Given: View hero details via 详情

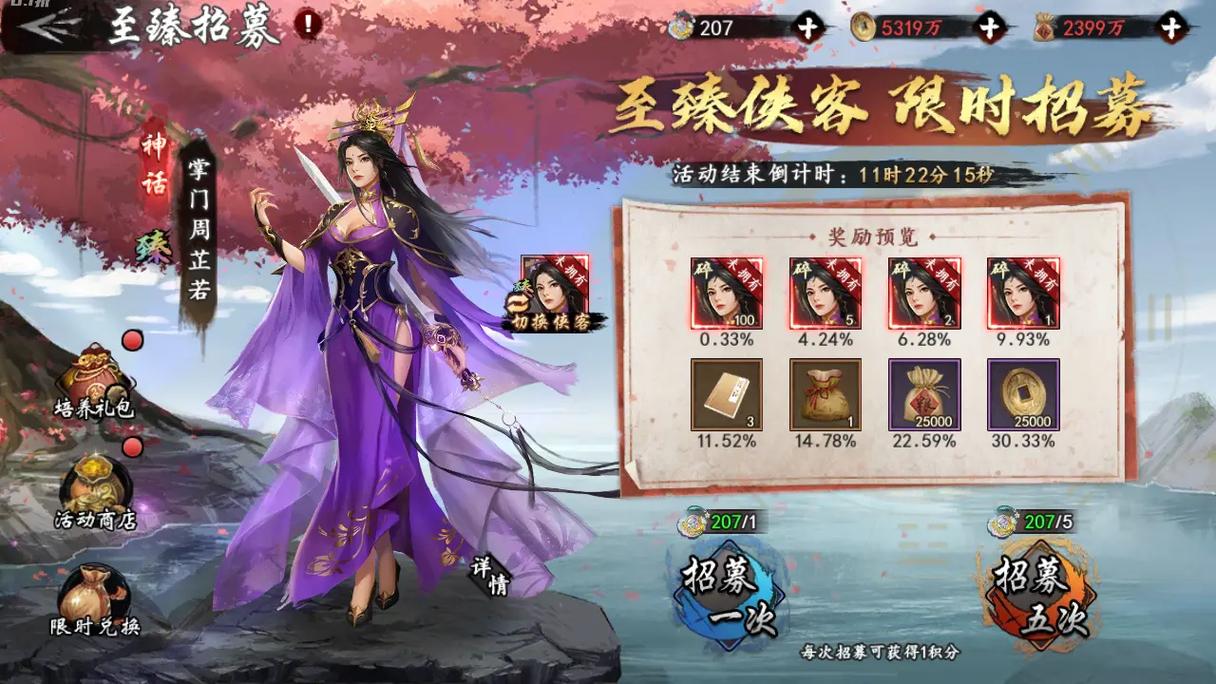Looking at the screenshot, I should (x=491, y=575).
